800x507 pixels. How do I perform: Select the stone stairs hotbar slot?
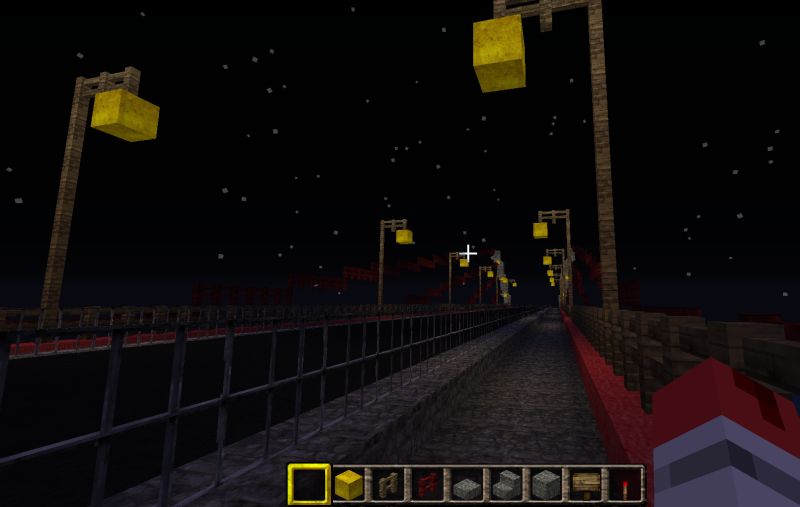pos(506,485)
